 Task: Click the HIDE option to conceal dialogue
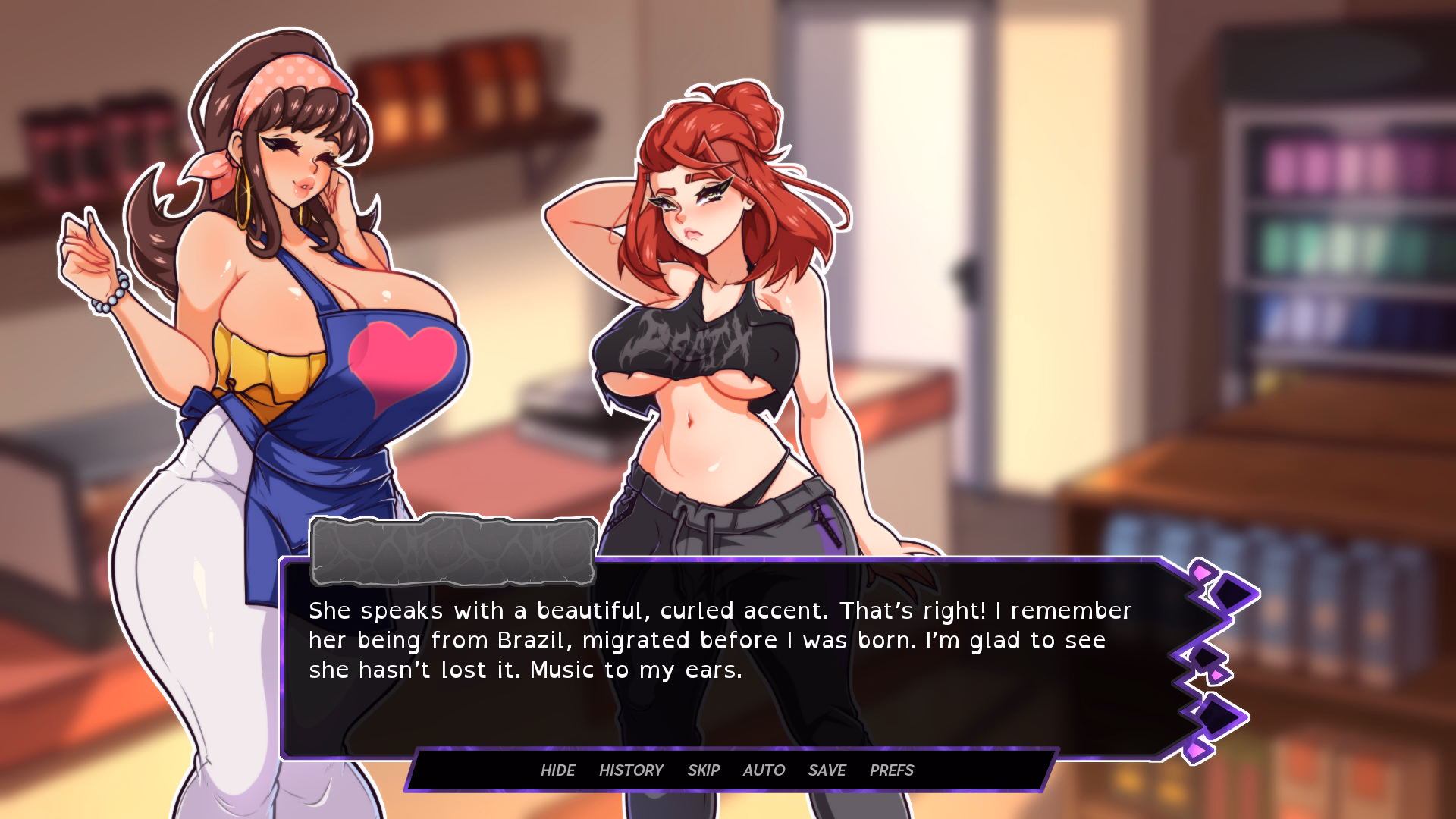click(558, 770)
